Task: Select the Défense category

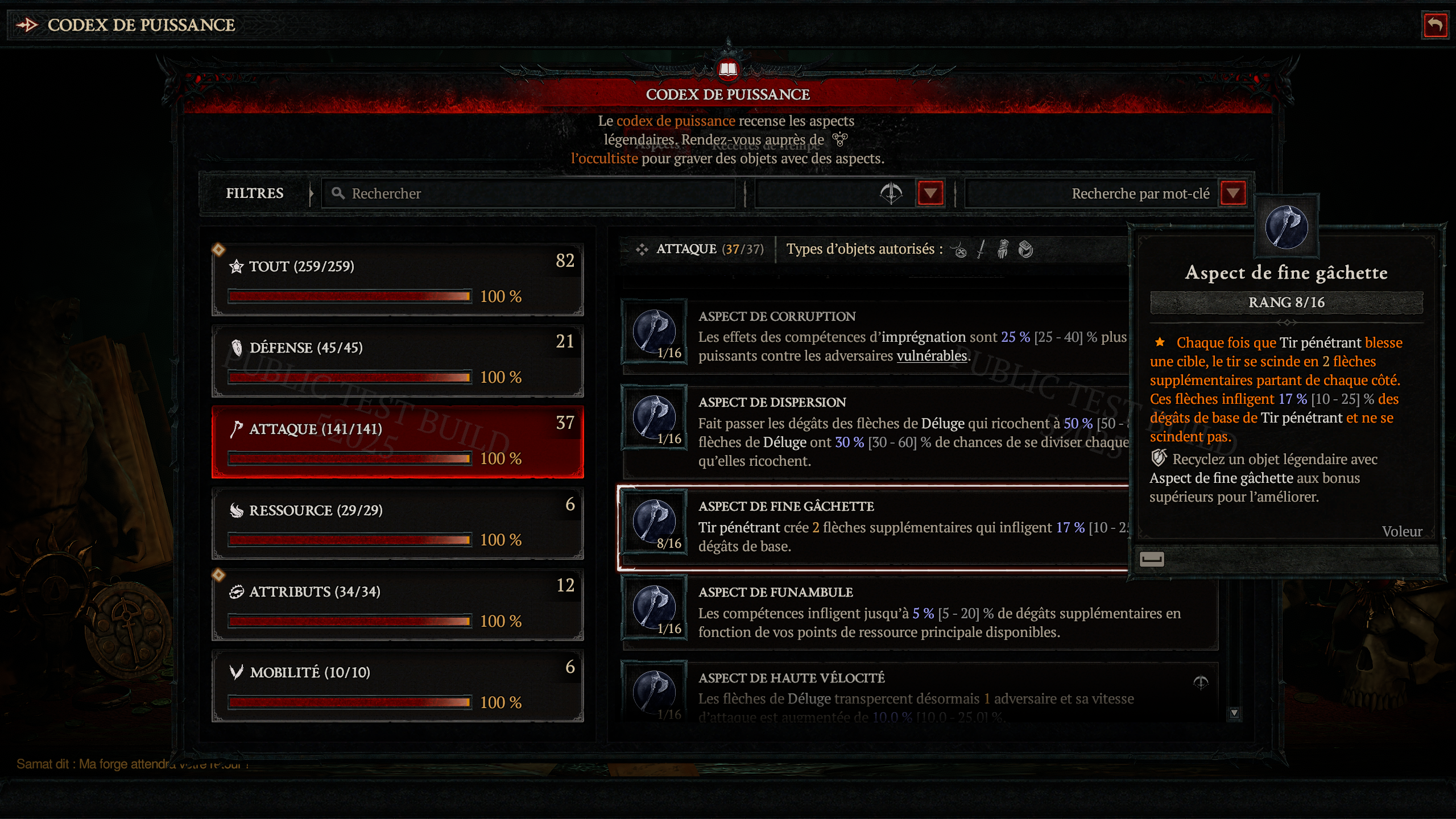Action: click(x=398, y=361)
